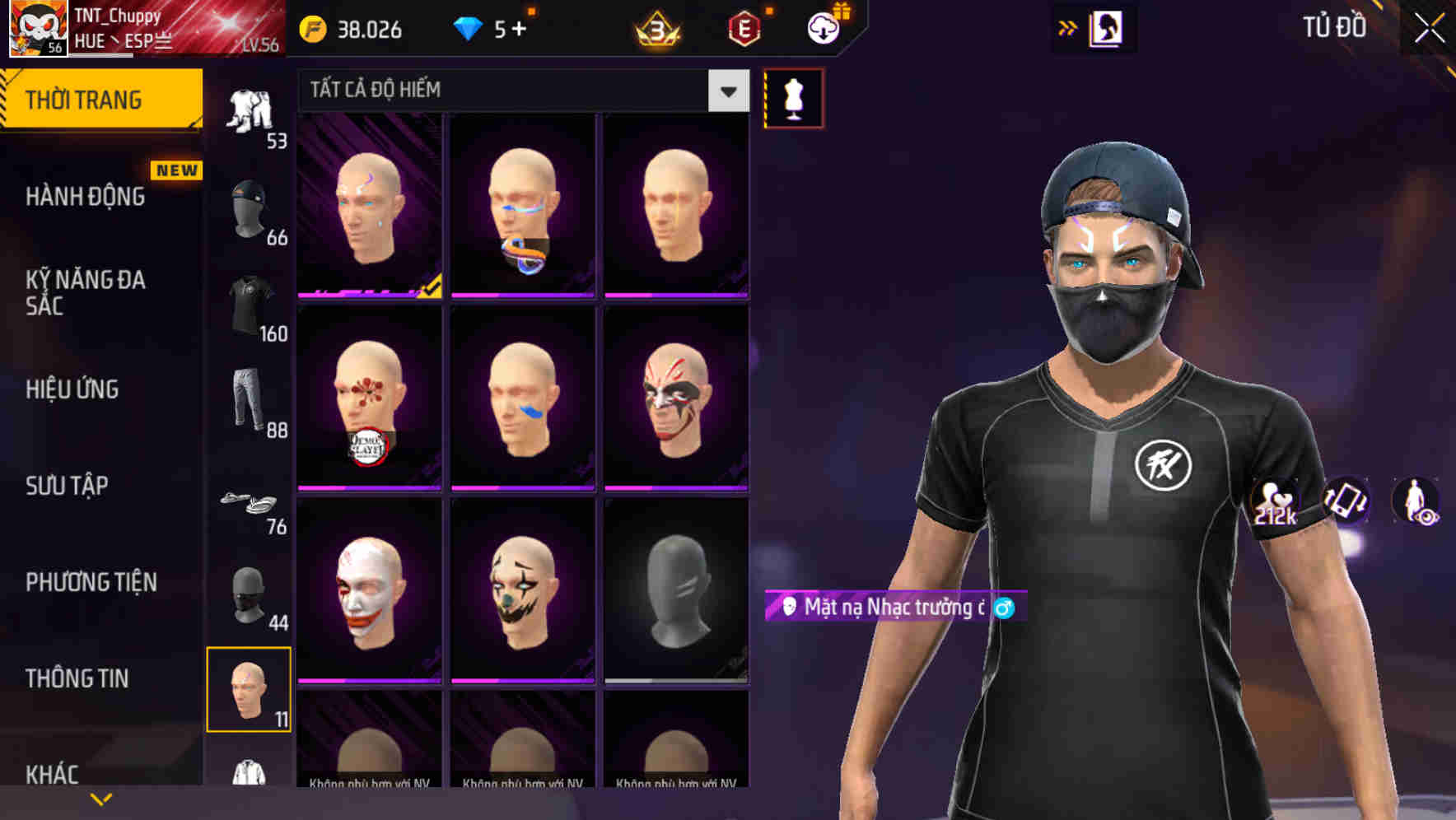Image resolution: width=1456 pixels, height=820 pixels.
Task: Enable the mannequin try-on toggle near the filter
Action: (793, 97)
